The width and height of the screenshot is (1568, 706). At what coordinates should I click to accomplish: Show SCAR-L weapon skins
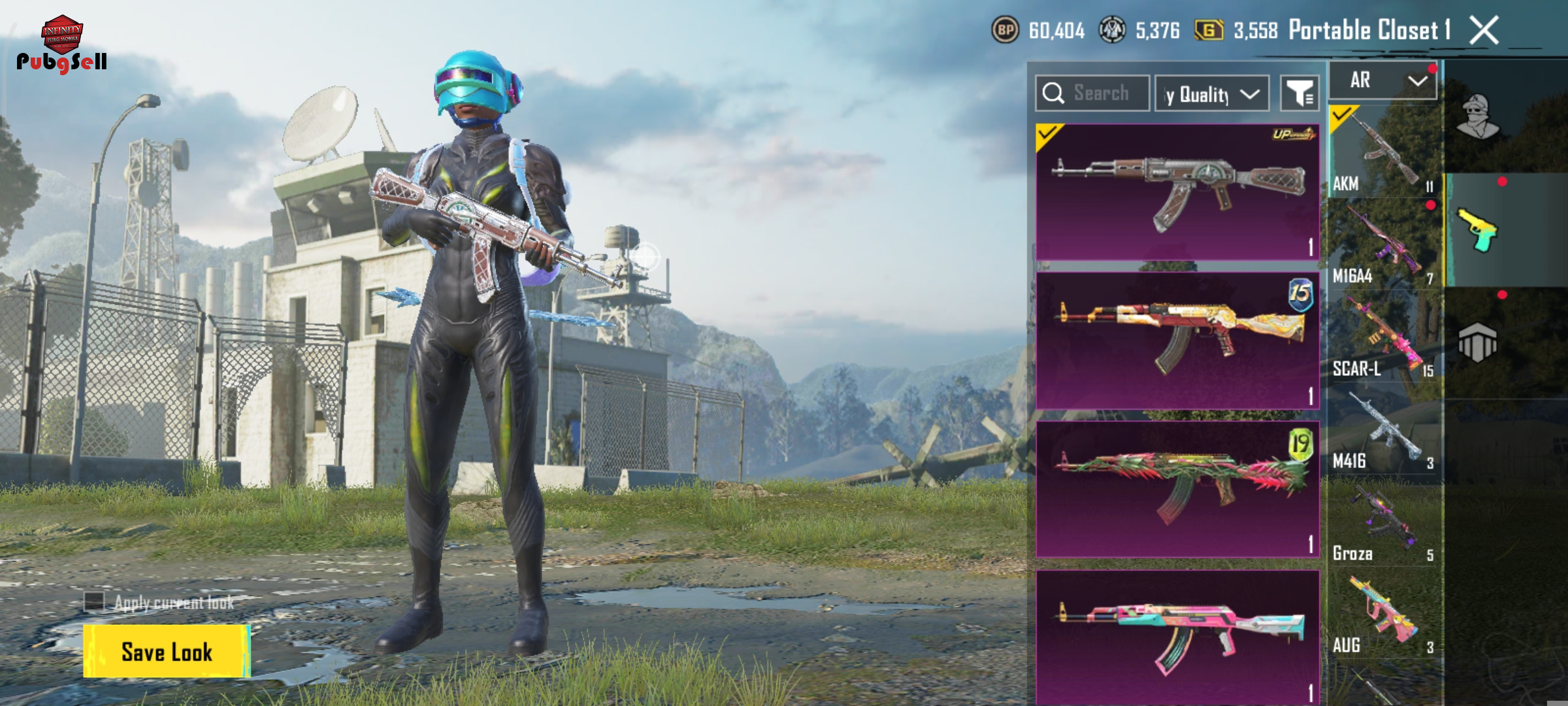click(x=1384, y=337)
